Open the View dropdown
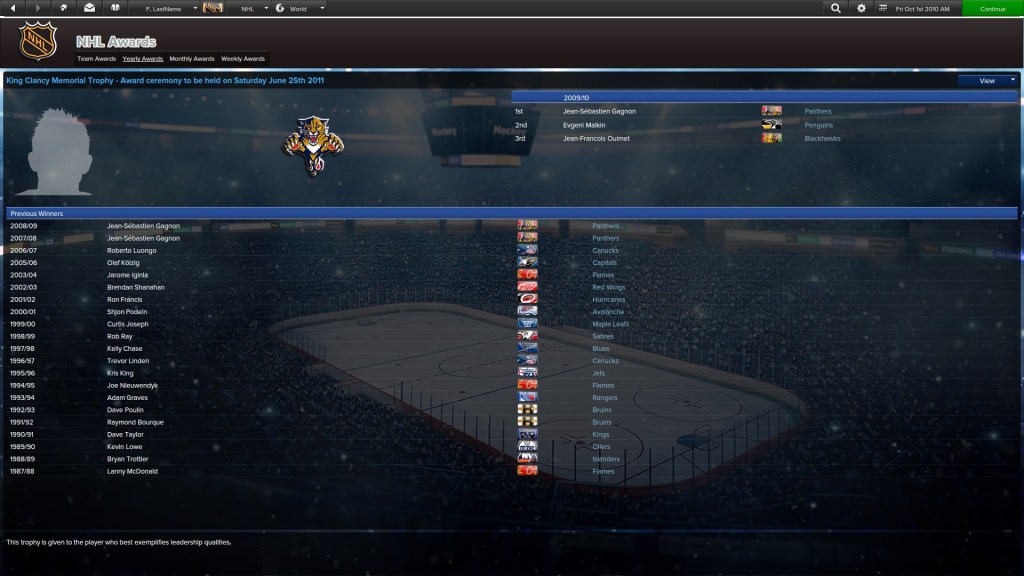The image size is (1024, 576). click(987, 80)
